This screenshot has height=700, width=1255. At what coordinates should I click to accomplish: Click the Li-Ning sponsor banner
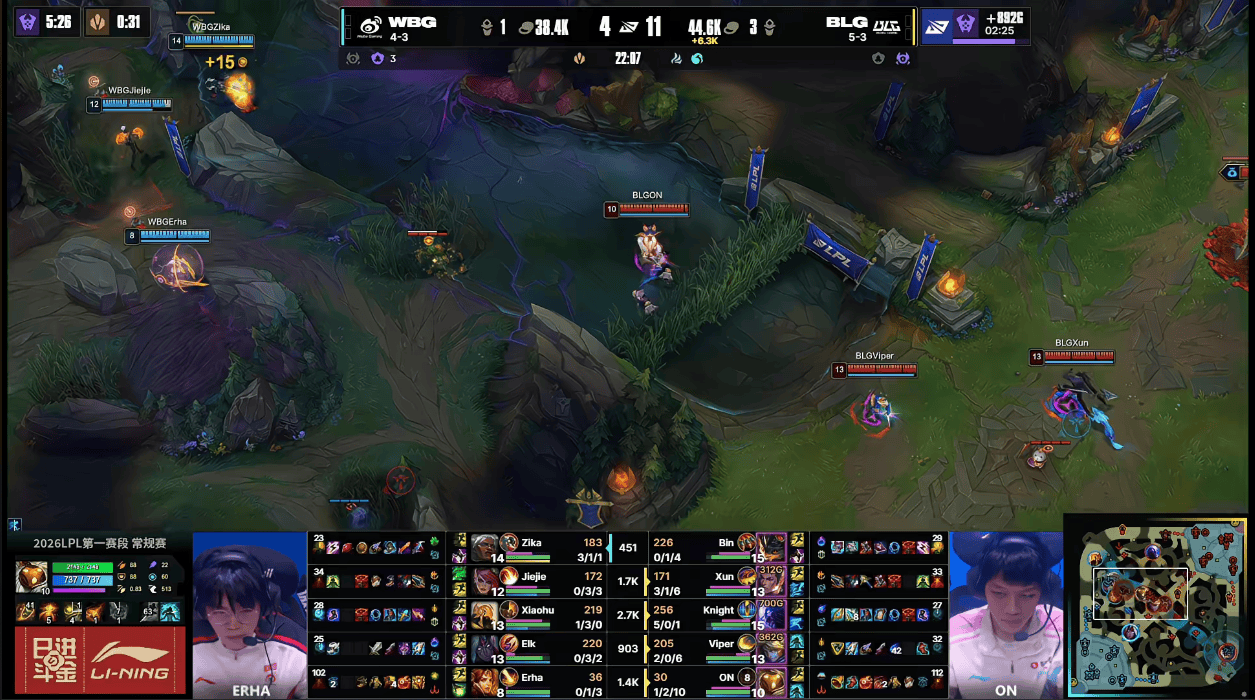tap(99, 659)
